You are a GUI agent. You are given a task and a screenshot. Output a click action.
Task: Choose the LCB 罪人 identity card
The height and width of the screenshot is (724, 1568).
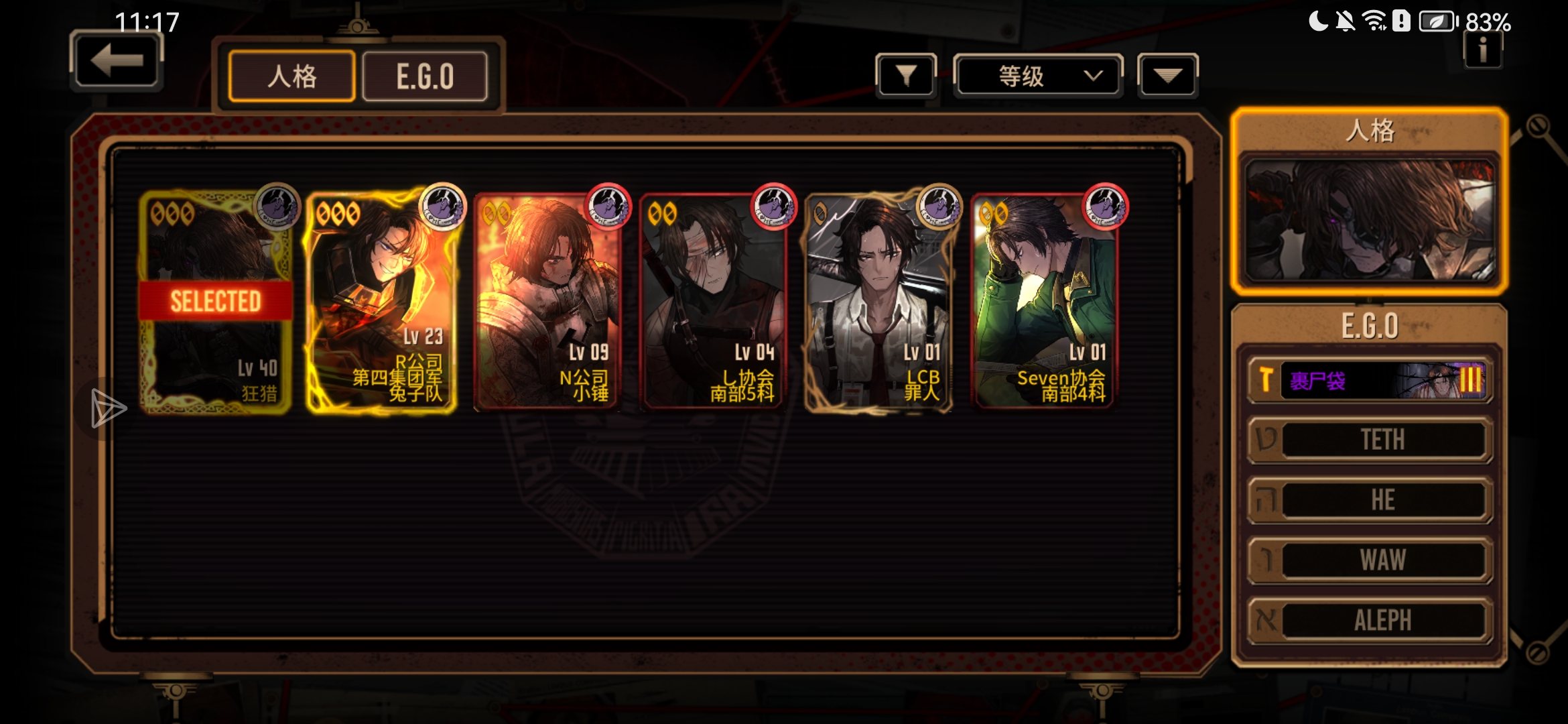point(879,302)
